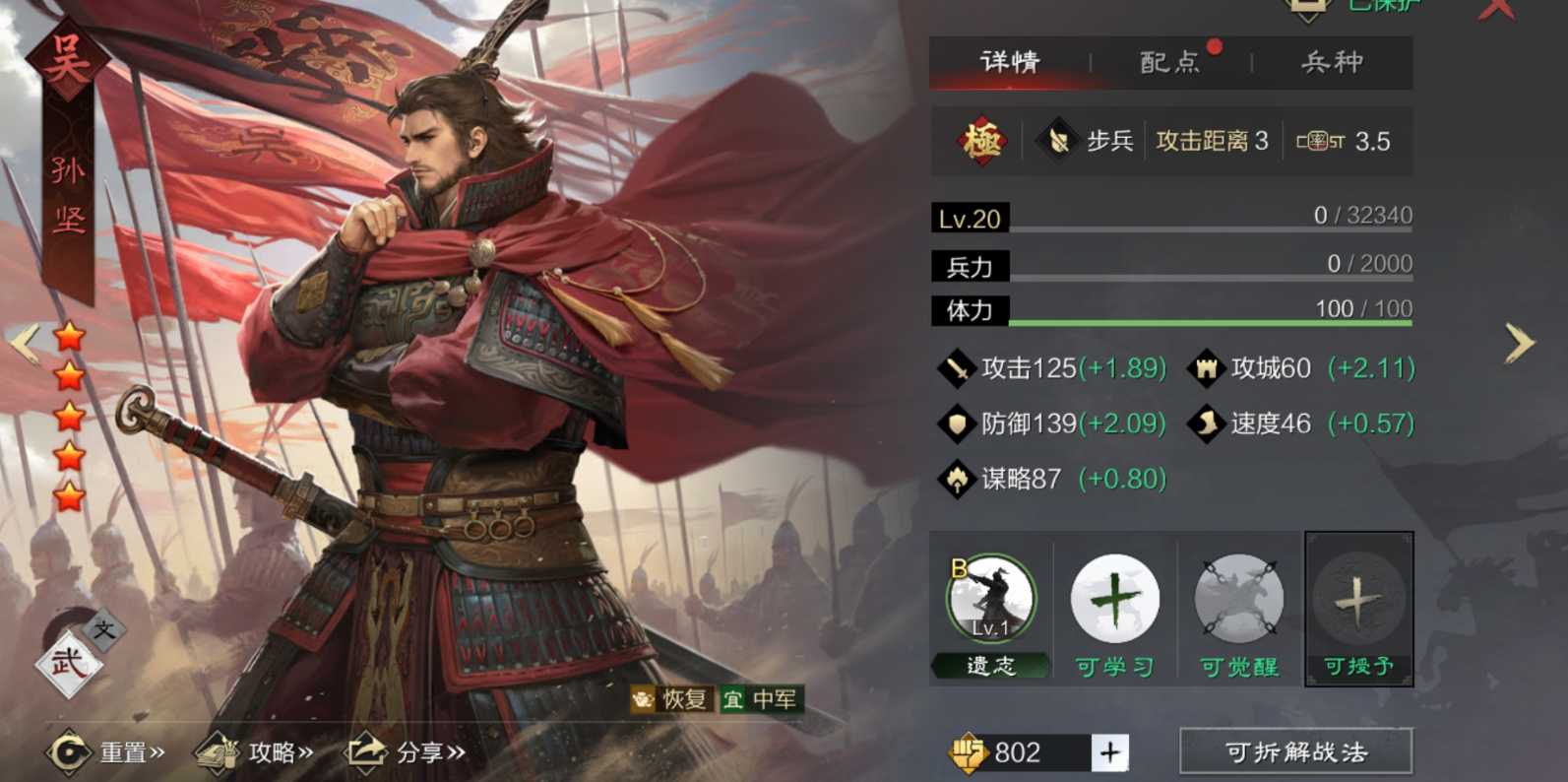Click the 攻击 sword stat icon
The height and width of the screenshot is (782, 1568).
956,367
